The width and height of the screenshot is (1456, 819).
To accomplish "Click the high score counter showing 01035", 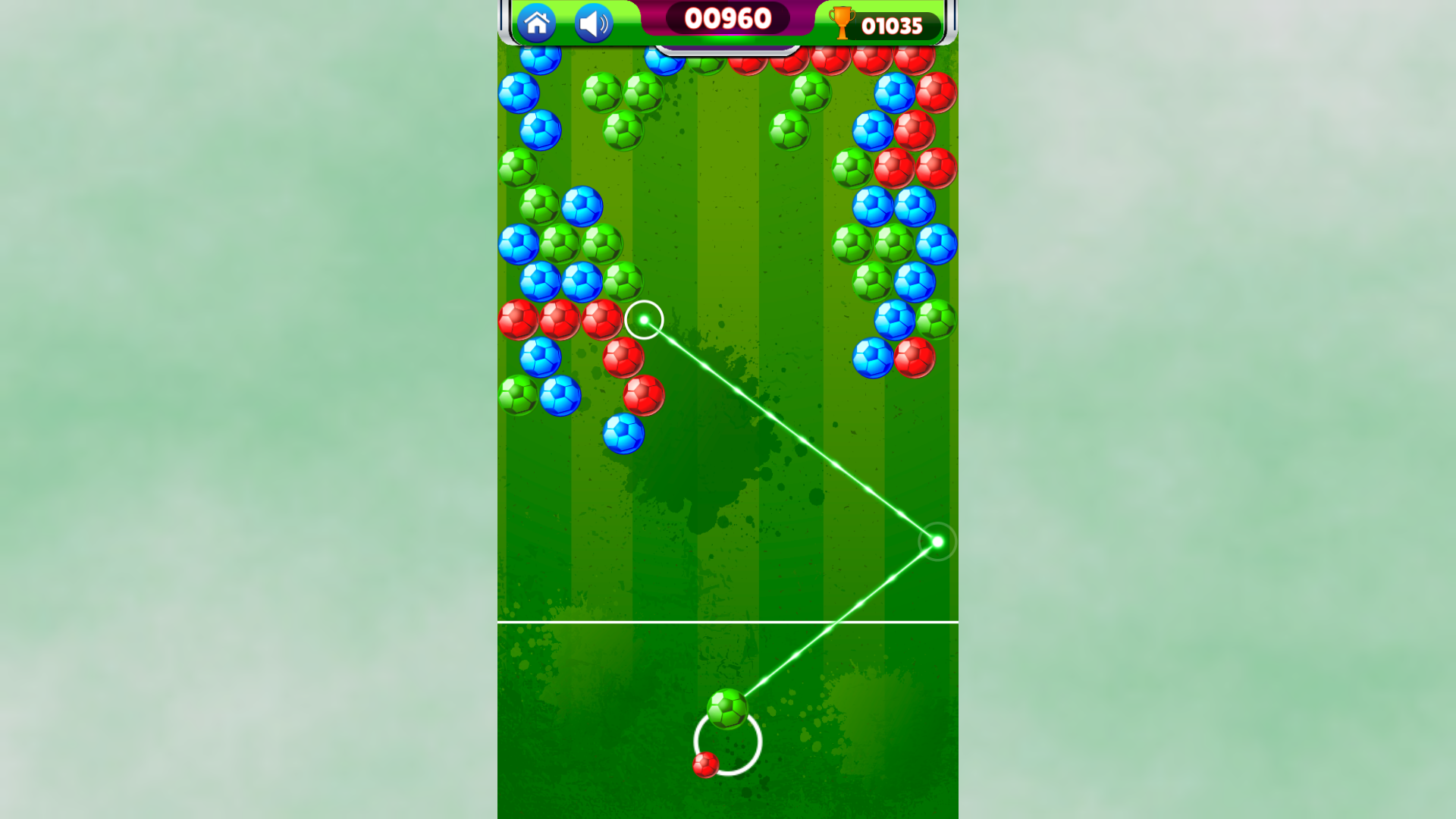I will [x=893, y=24].
